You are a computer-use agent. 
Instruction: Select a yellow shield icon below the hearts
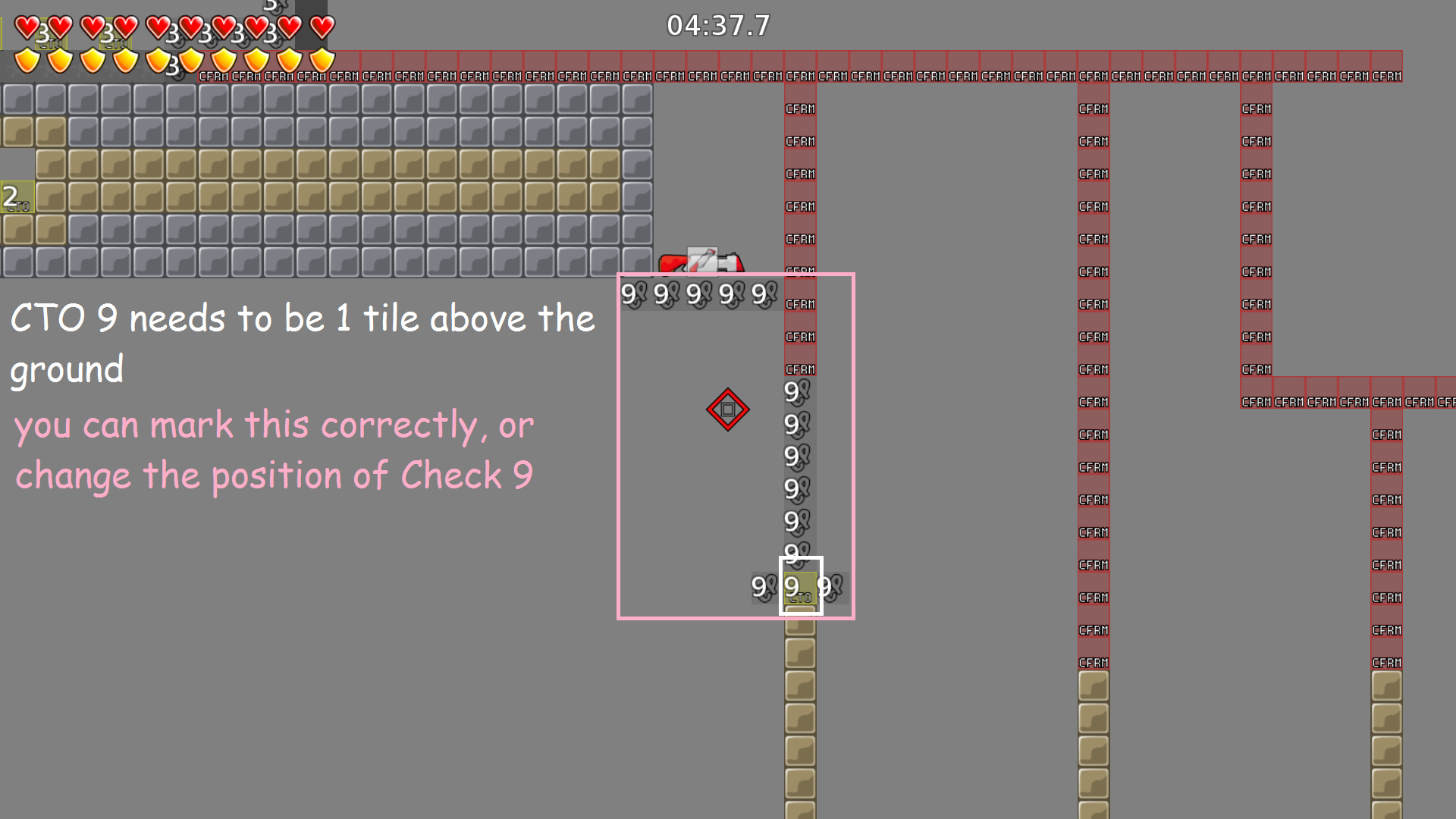27,60
